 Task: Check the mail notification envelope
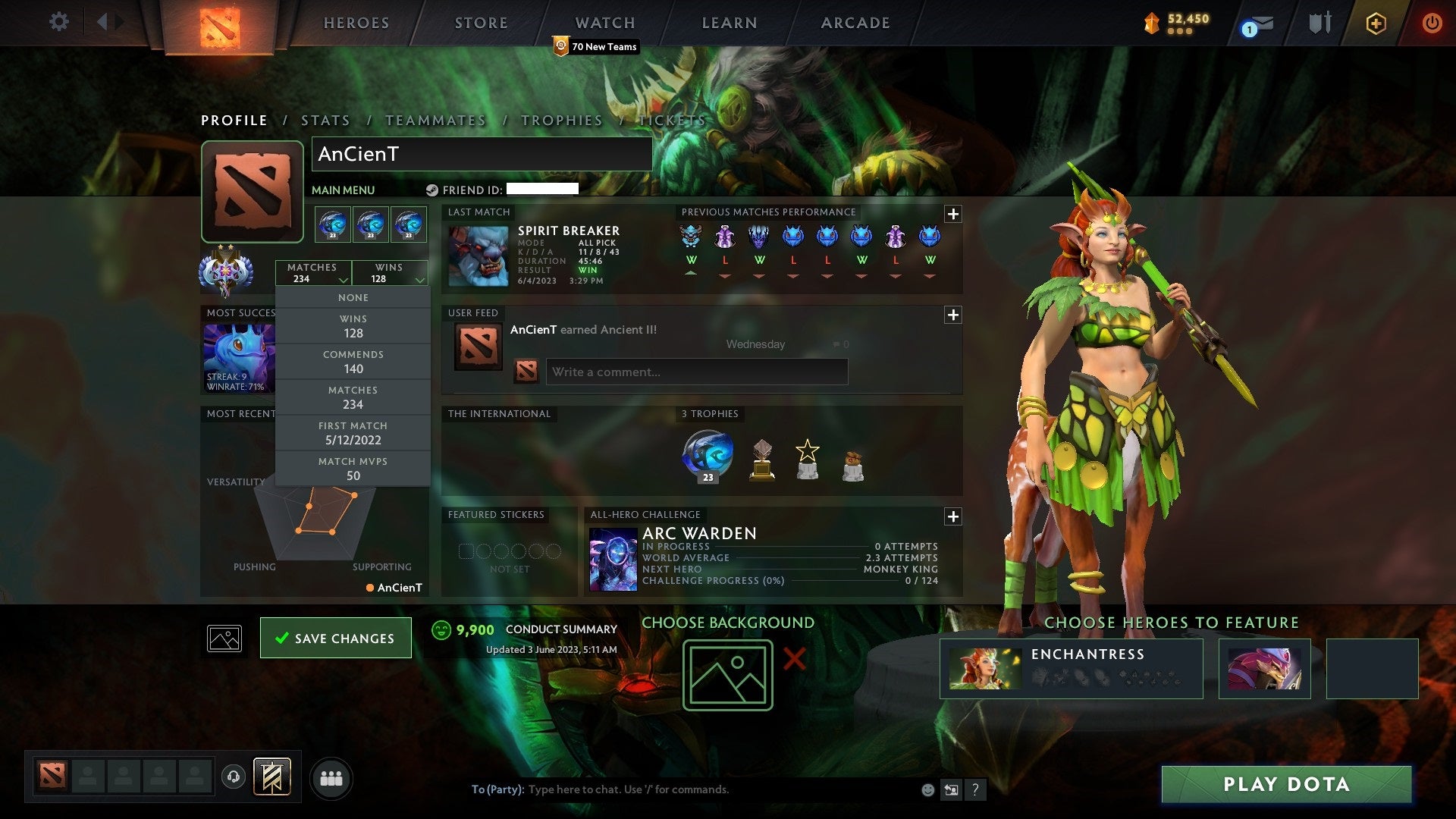pos(1255,22)
